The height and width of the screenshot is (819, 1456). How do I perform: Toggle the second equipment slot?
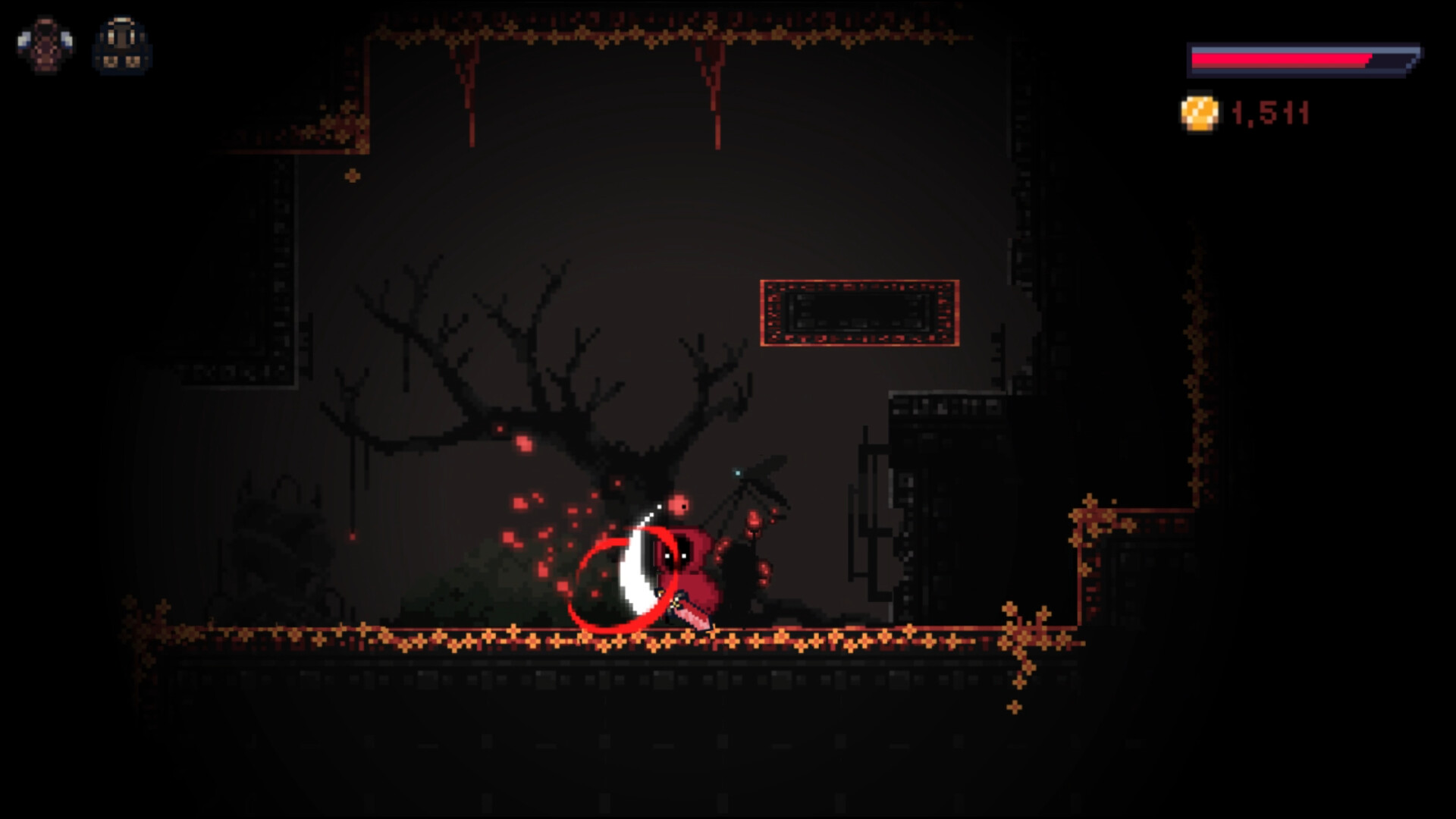[x=121, y=45]
